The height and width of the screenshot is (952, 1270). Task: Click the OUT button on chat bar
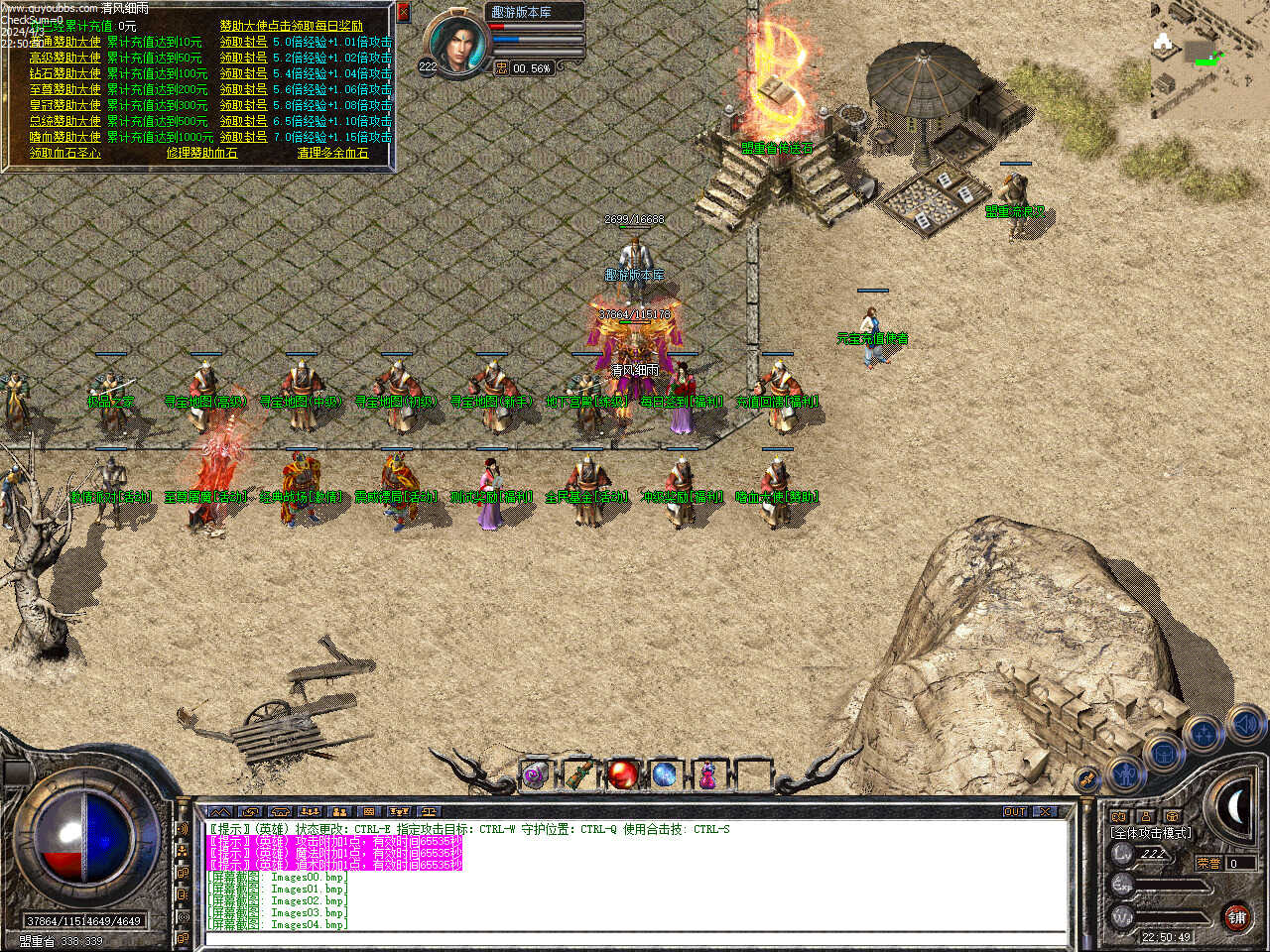1015,811
